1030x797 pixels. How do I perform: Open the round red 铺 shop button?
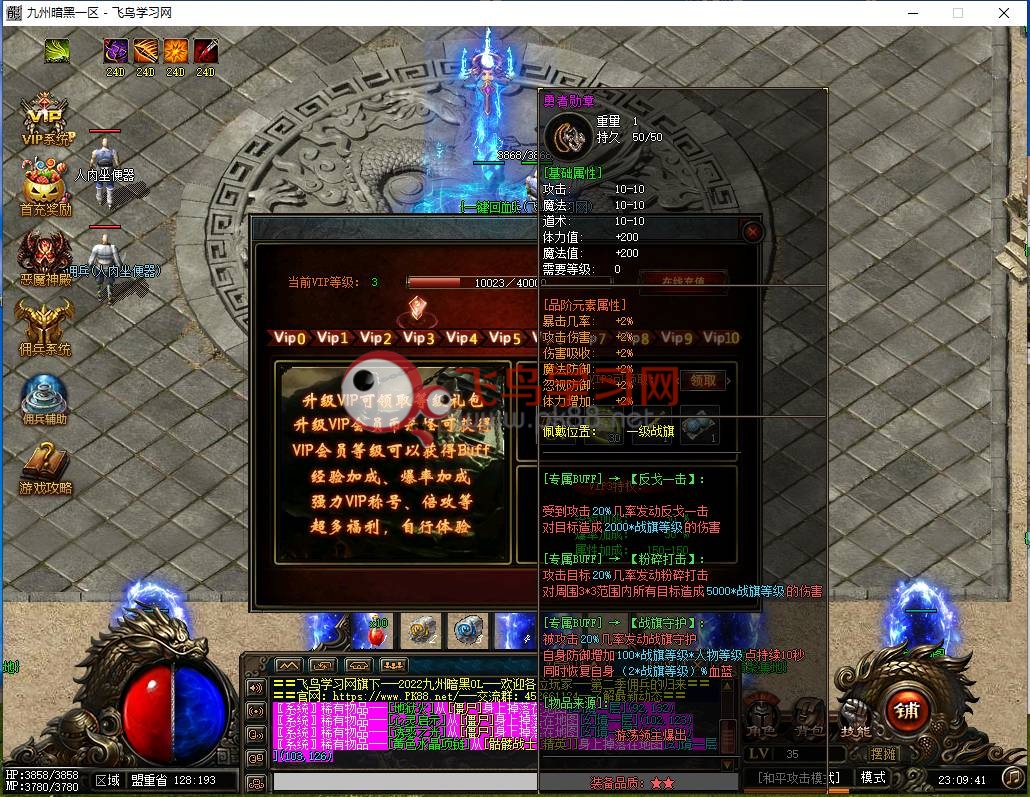907,712
